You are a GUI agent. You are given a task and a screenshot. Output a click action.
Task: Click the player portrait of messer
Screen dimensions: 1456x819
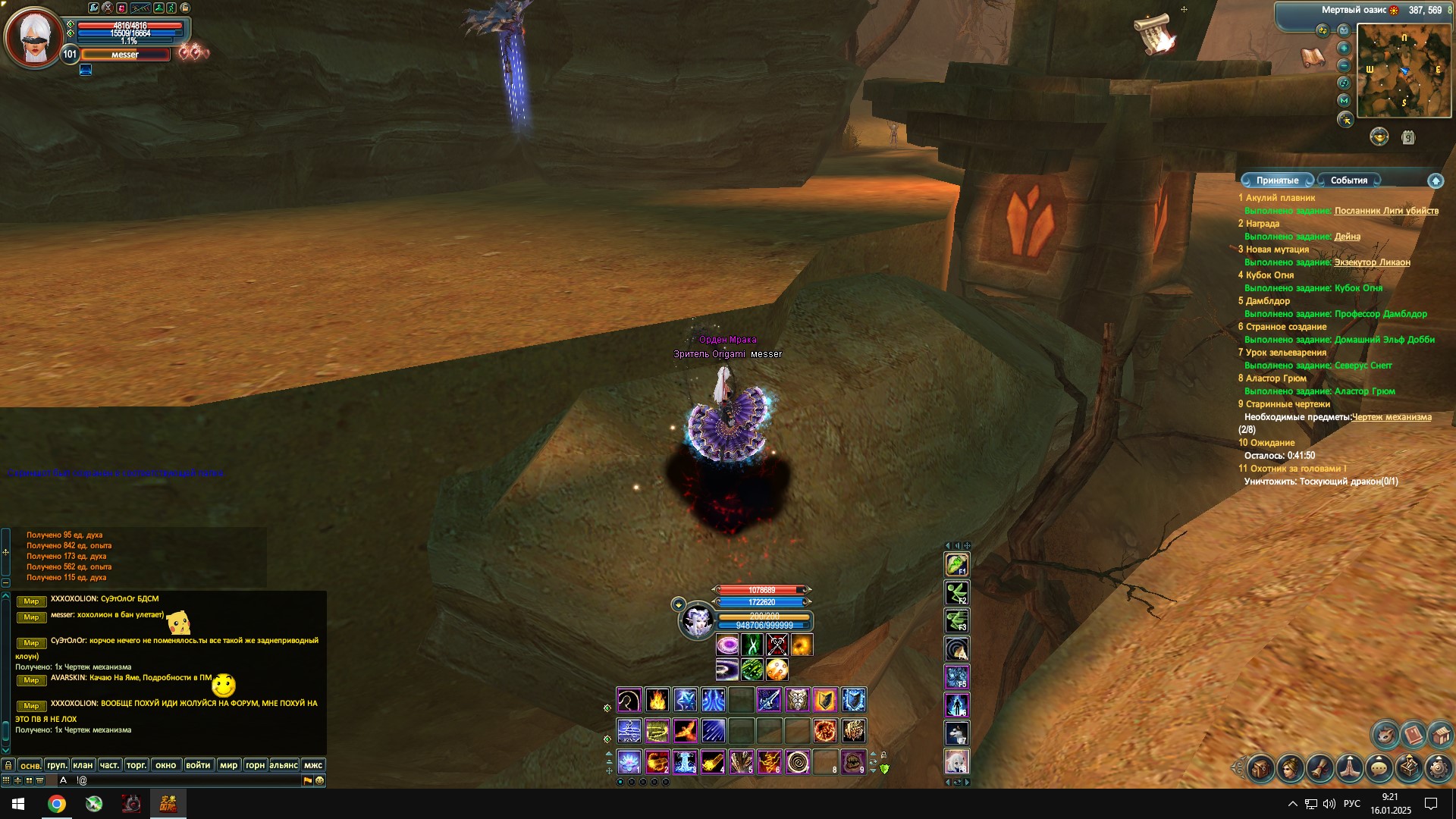33,38
